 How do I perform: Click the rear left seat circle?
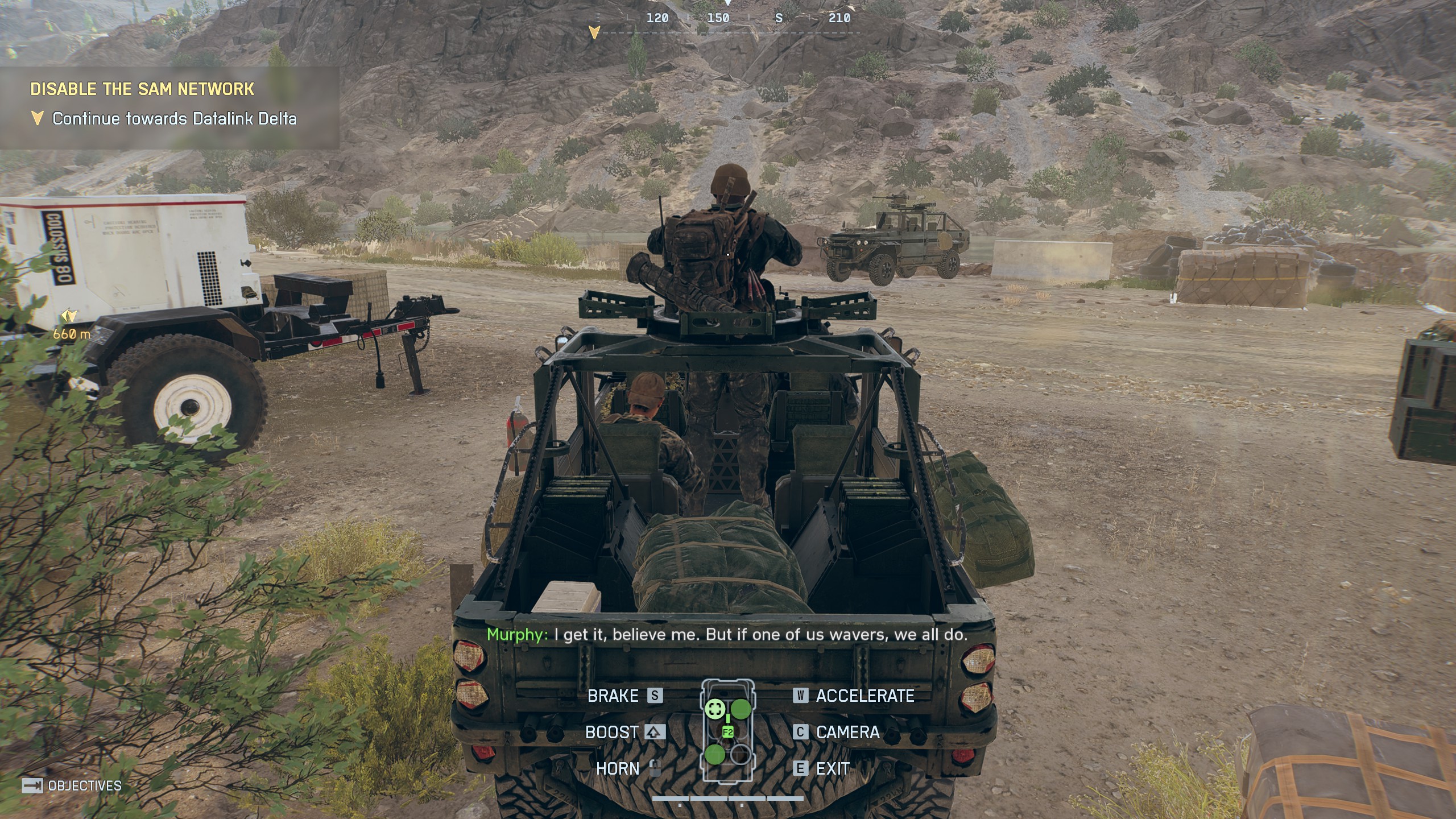(x=715, y=754)
